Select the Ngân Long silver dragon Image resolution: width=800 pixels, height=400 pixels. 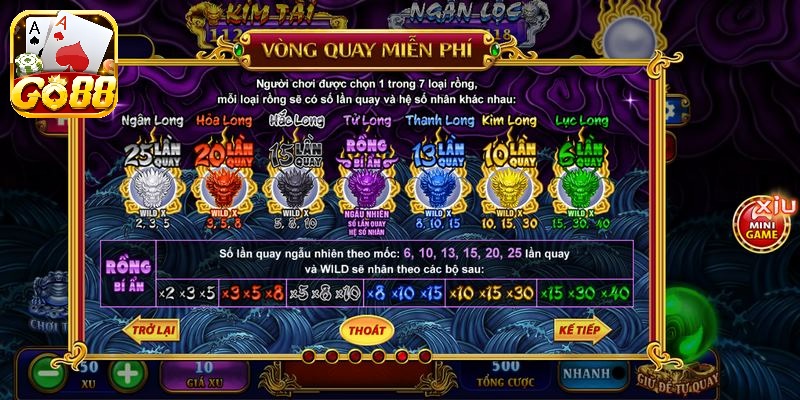pyautogui.click(x=150, y=187)
